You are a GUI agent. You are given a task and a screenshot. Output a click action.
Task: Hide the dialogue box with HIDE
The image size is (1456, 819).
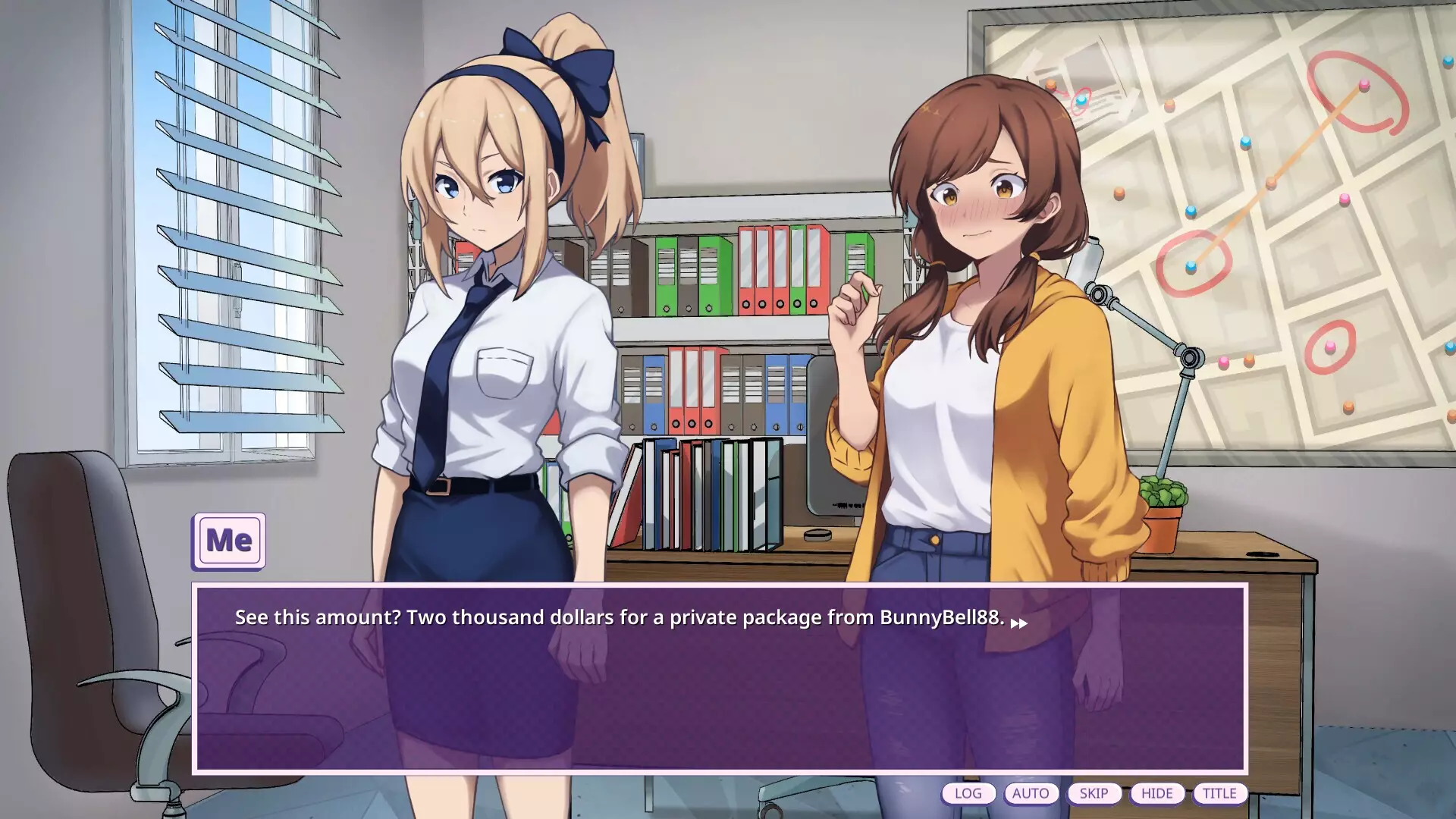point(1156,793)
